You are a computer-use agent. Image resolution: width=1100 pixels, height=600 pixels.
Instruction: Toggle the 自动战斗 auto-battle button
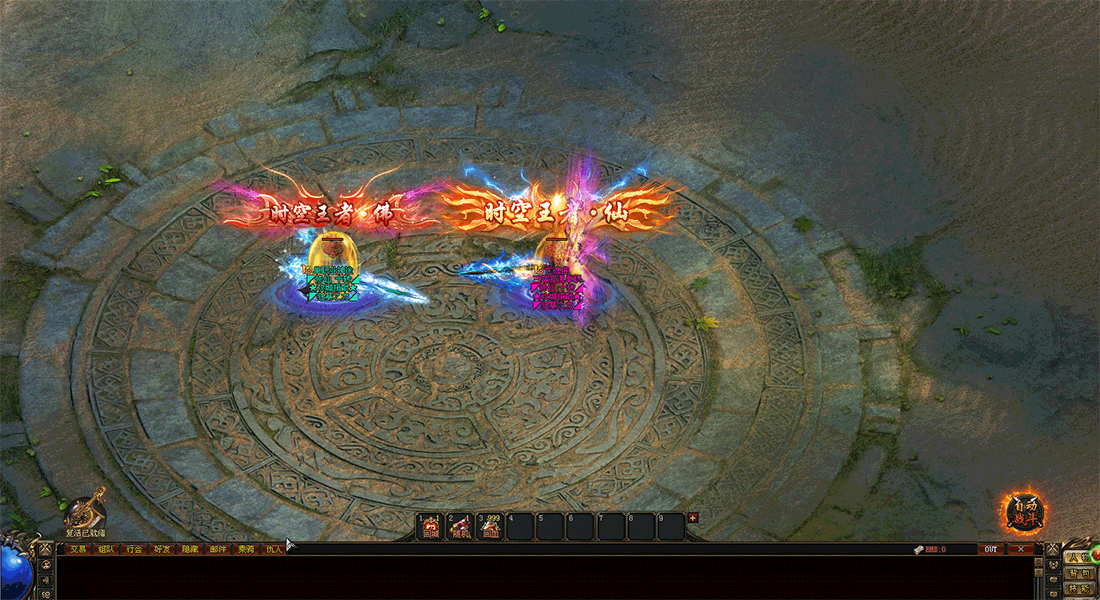coord(1024,512)
